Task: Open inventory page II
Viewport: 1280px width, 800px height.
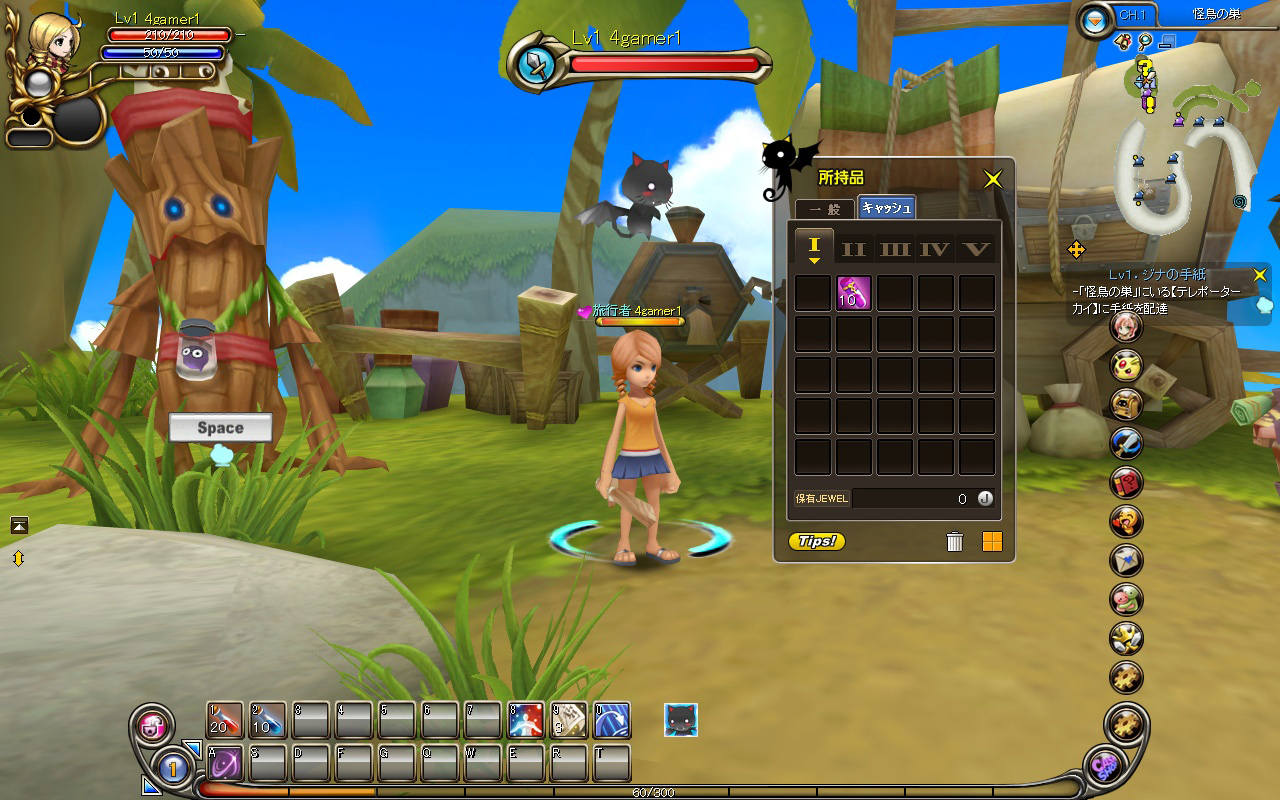Action: (854, 248)
